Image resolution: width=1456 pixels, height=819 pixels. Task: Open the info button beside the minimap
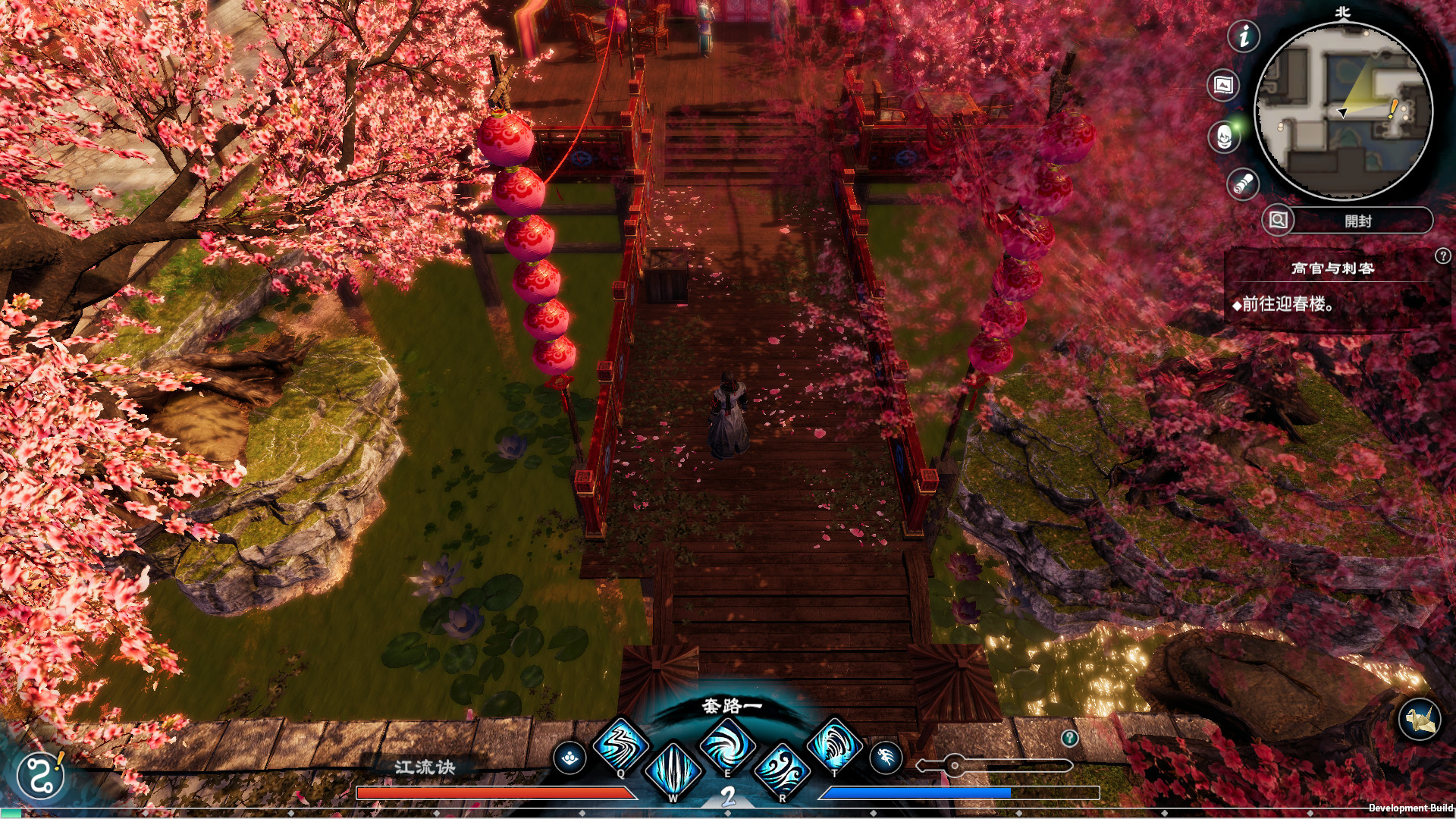click(x=1244, y=36)
